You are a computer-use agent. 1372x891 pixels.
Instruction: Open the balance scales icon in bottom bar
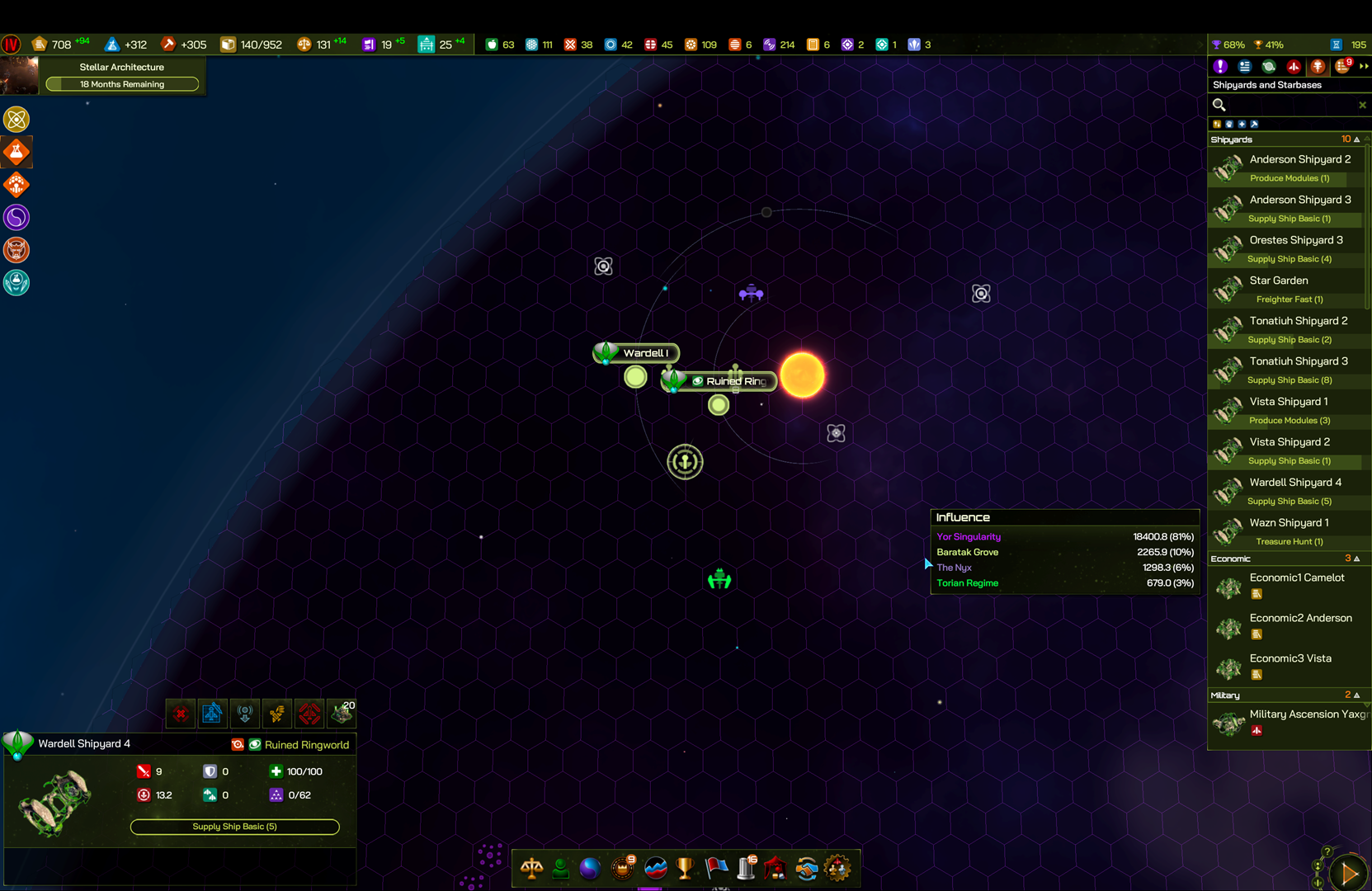[532, 868]
